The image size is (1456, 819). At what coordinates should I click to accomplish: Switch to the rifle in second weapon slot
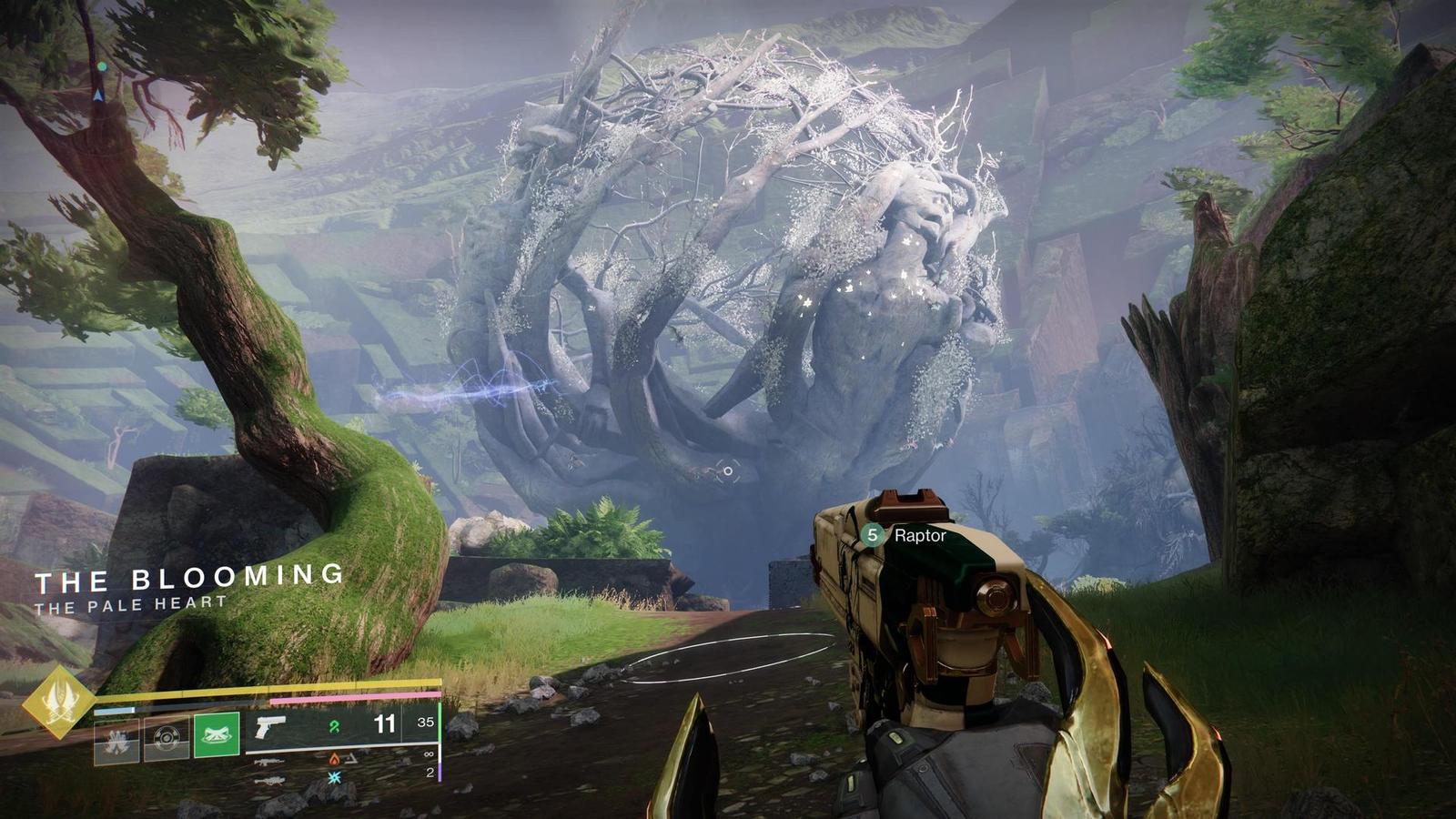(x=269, y=762)
